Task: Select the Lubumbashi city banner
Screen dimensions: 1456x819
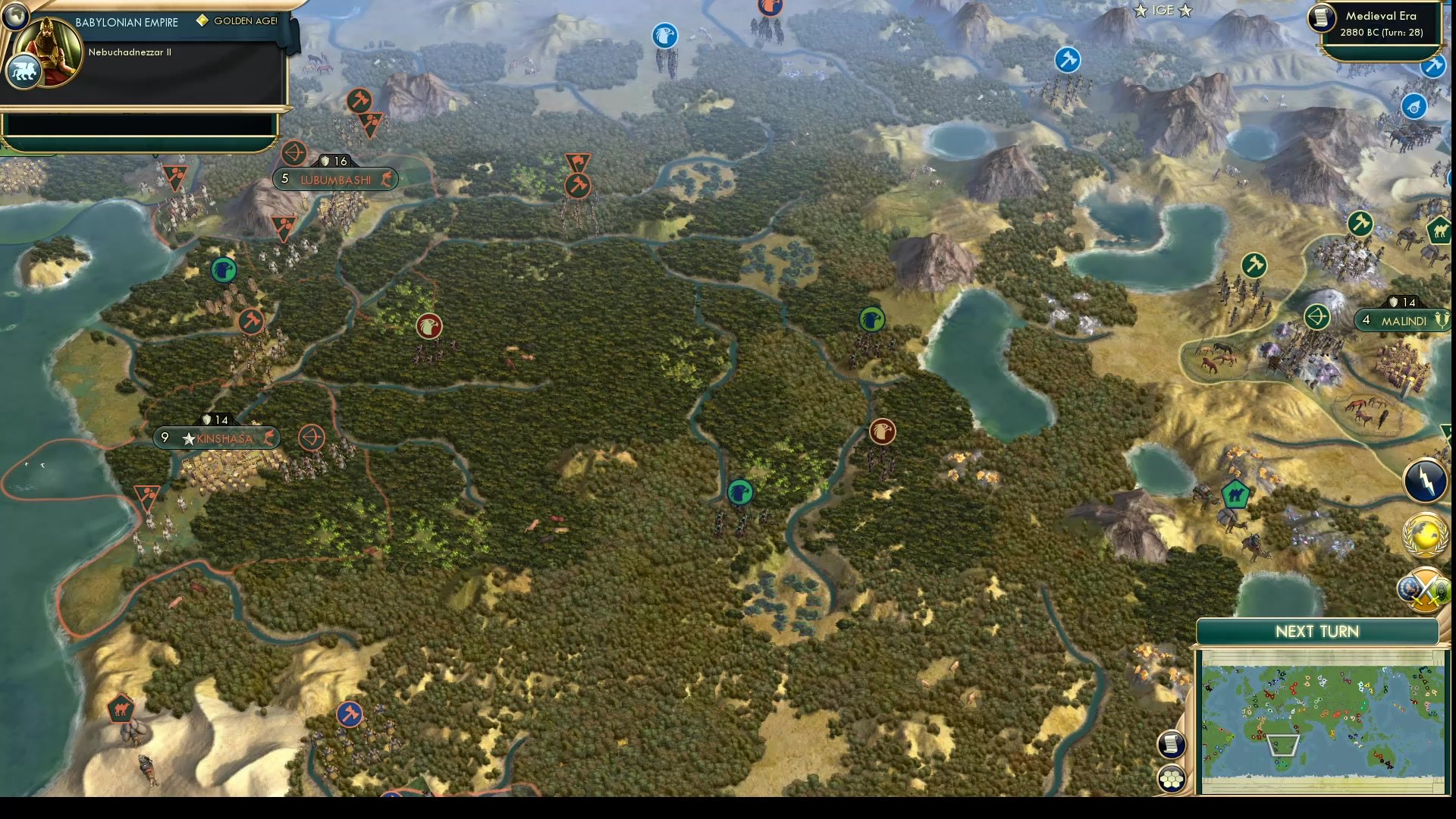Action: coord(334,180)
